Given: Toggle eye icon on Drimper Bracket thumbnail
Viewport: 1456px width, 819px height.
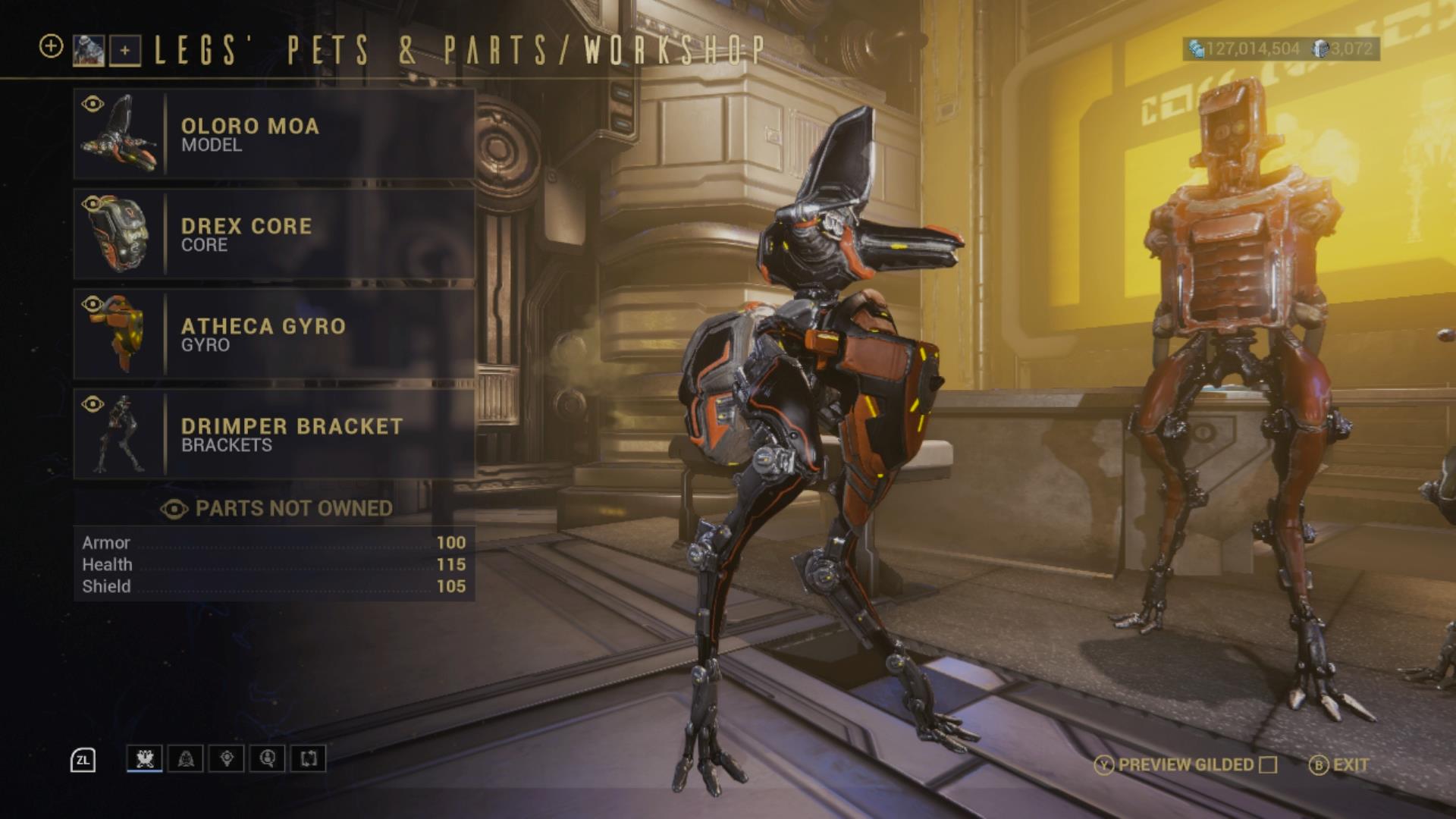Looking at the screenshot, I should coord(93,404).
